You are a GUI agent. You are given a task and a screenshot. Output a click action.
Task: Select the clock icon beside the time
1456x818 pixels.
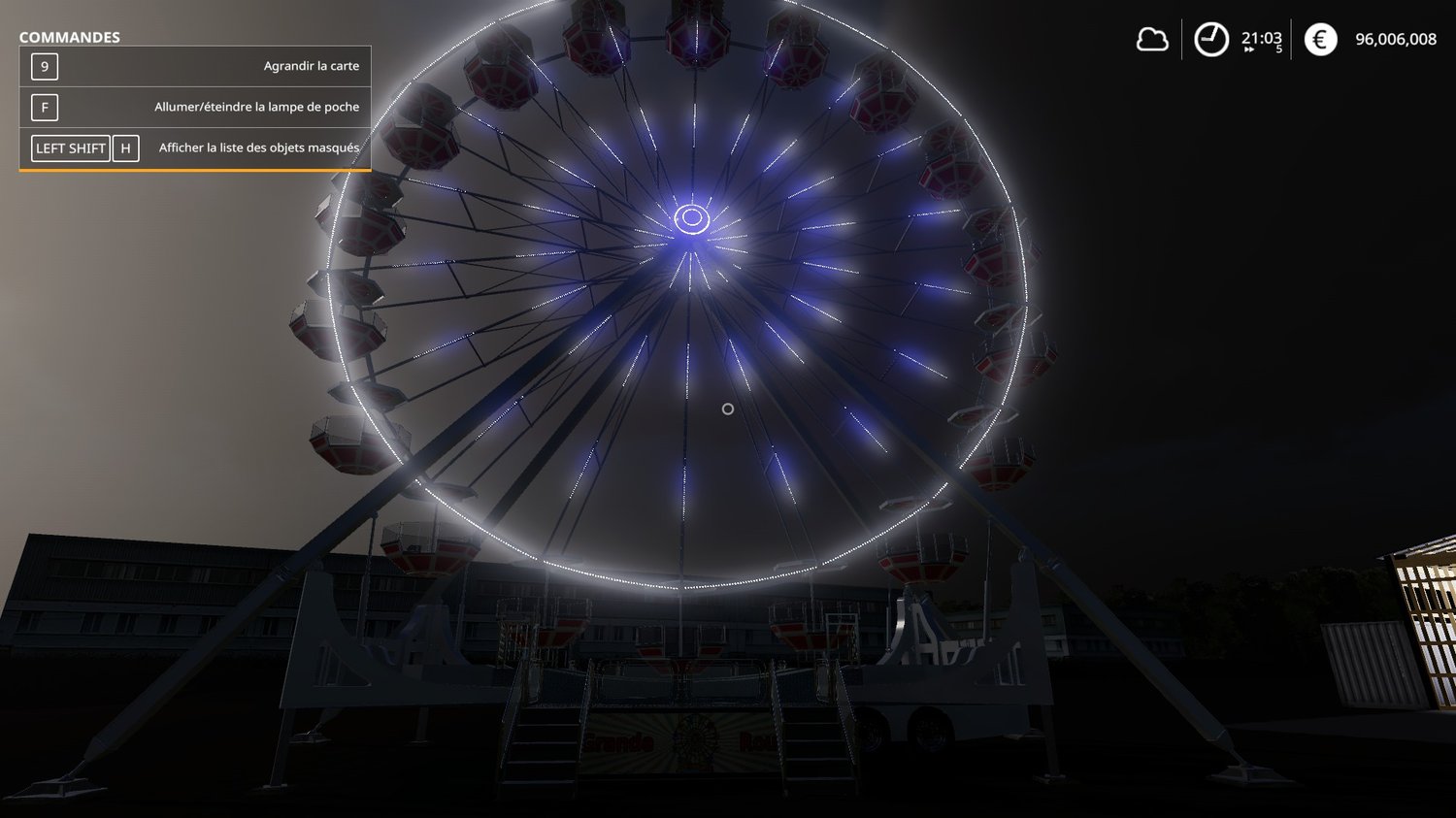click(1210, 40)
